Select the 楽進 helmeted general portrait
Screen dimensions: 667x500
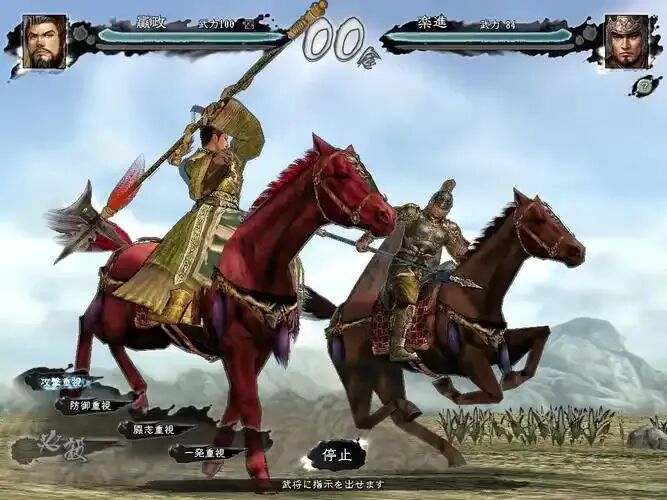[x=626, y=42]
